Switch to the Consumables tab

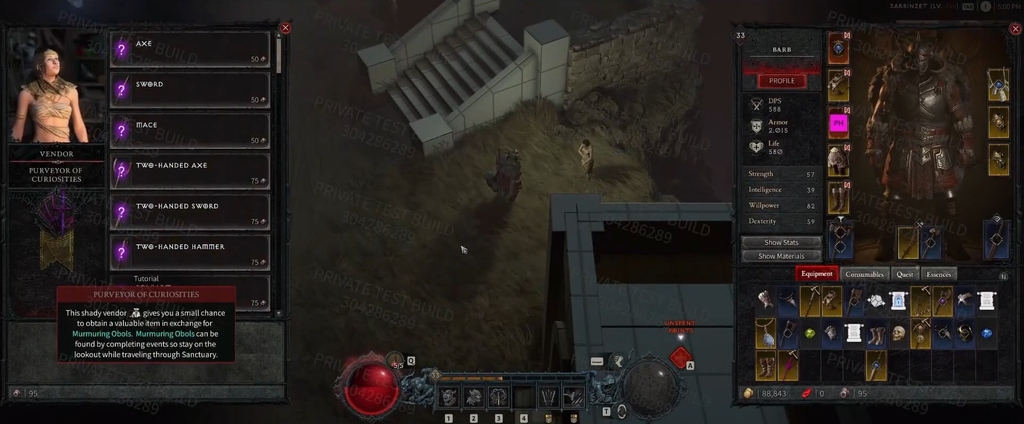pos(864,274)
